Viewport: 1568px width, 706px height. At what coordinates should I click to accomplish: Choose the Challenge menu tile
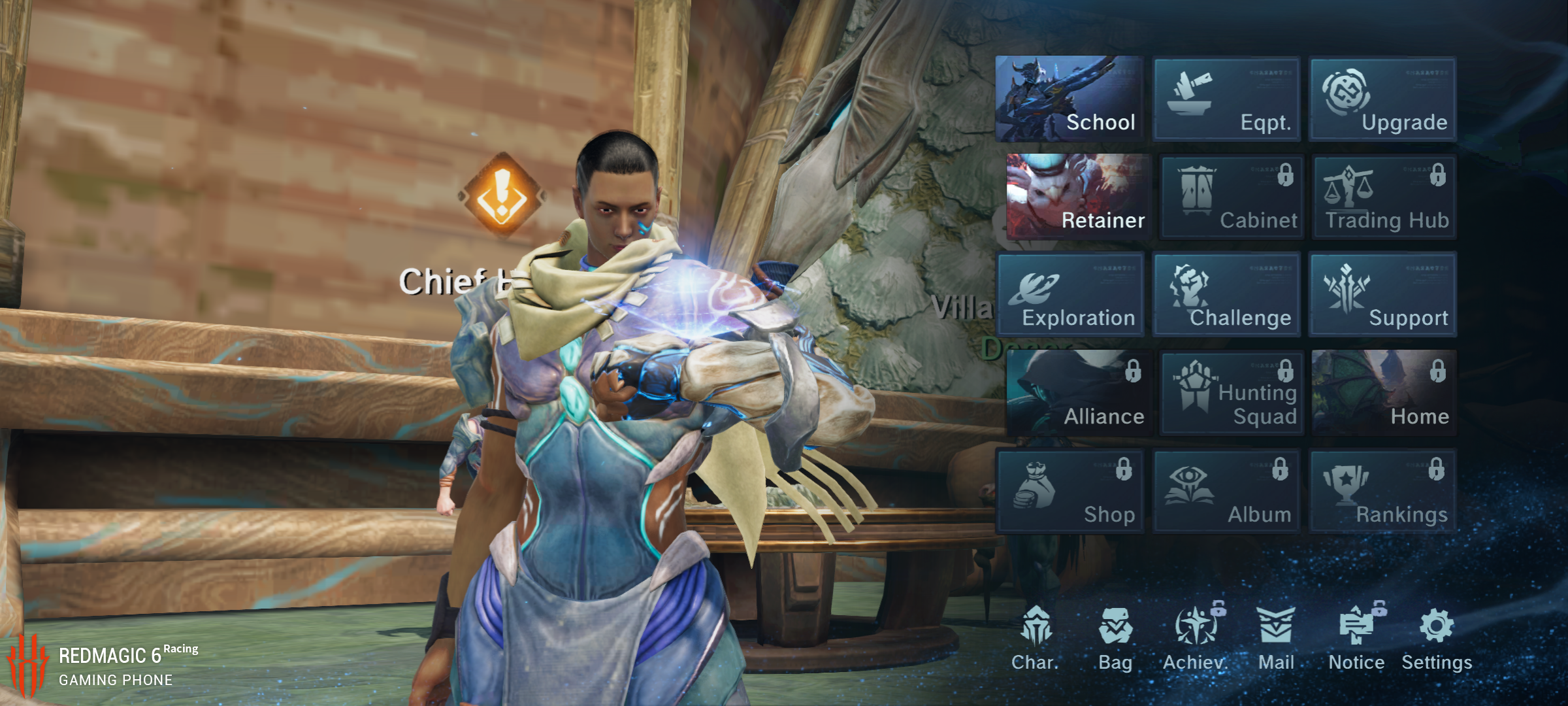(x=1227, y=295)
